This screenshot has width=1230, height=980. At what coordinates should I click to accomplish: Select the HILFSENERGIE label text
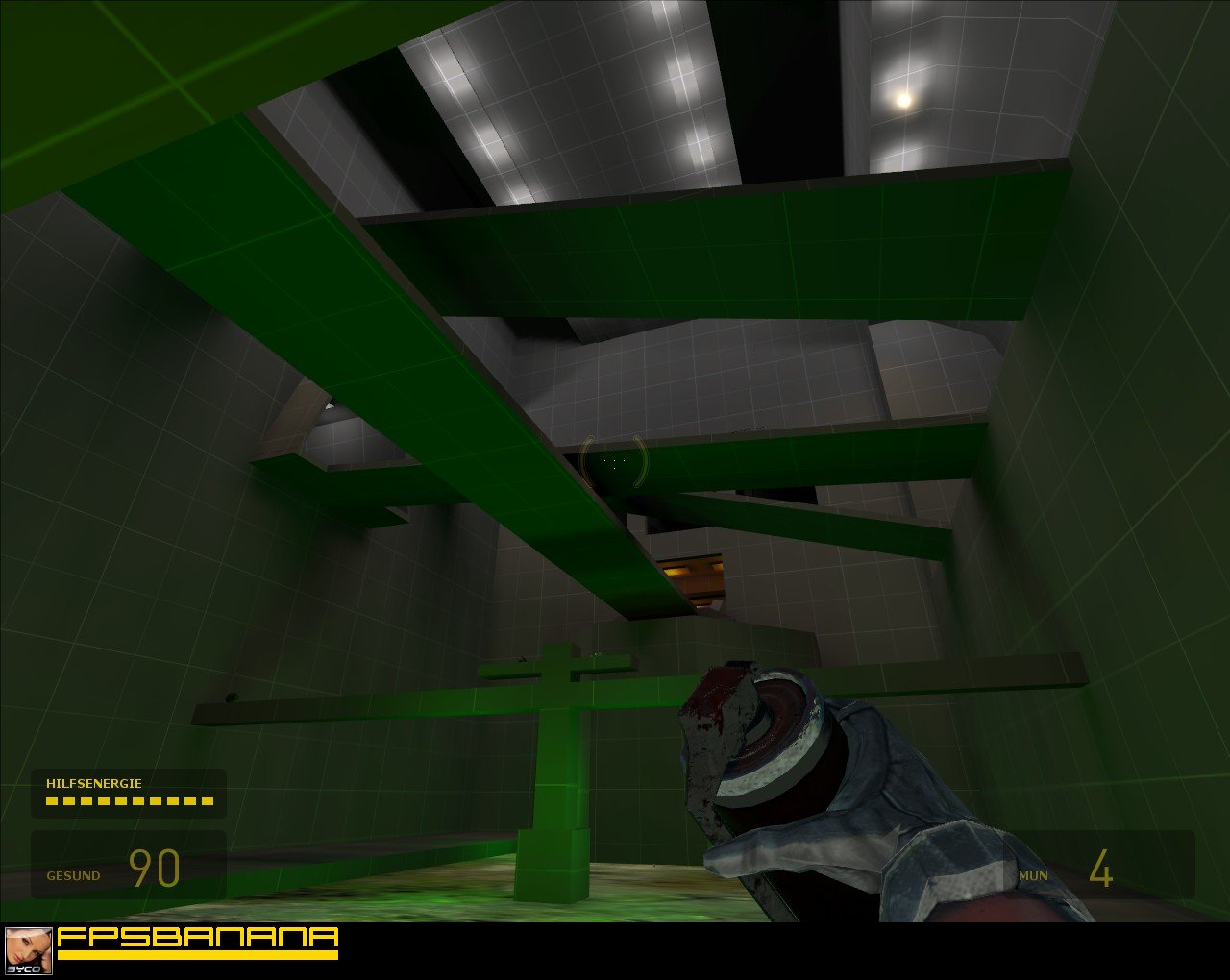tap(94, 783)
